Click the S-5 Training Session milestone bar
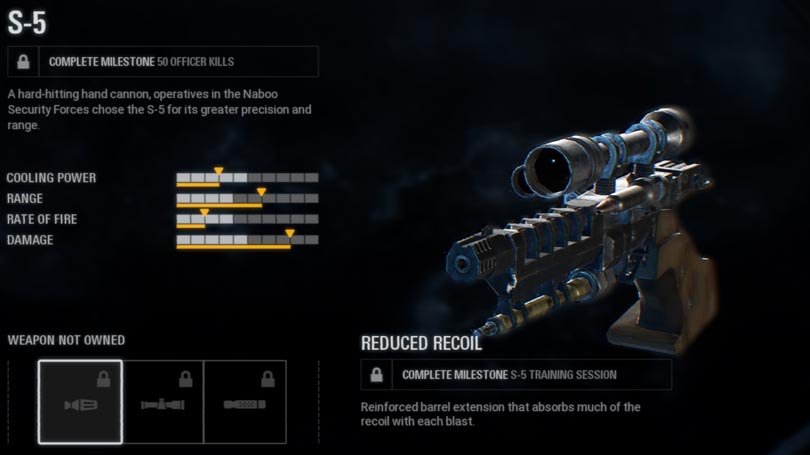Screen dimensions: 810x455 click(516, 375)
